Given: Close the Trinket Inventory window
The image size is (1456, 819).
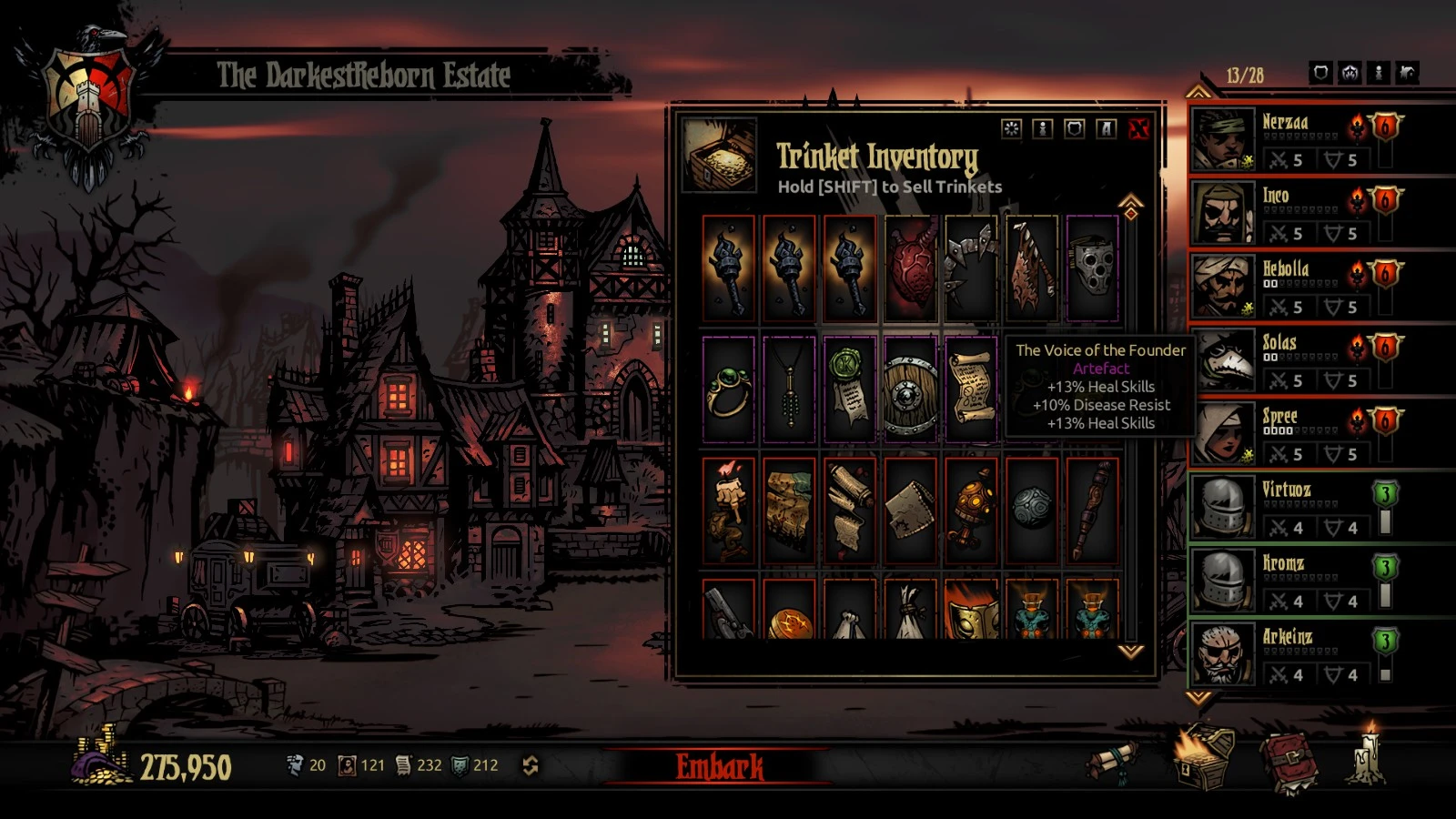Looking at the screenshot, I should (1138, 129).
